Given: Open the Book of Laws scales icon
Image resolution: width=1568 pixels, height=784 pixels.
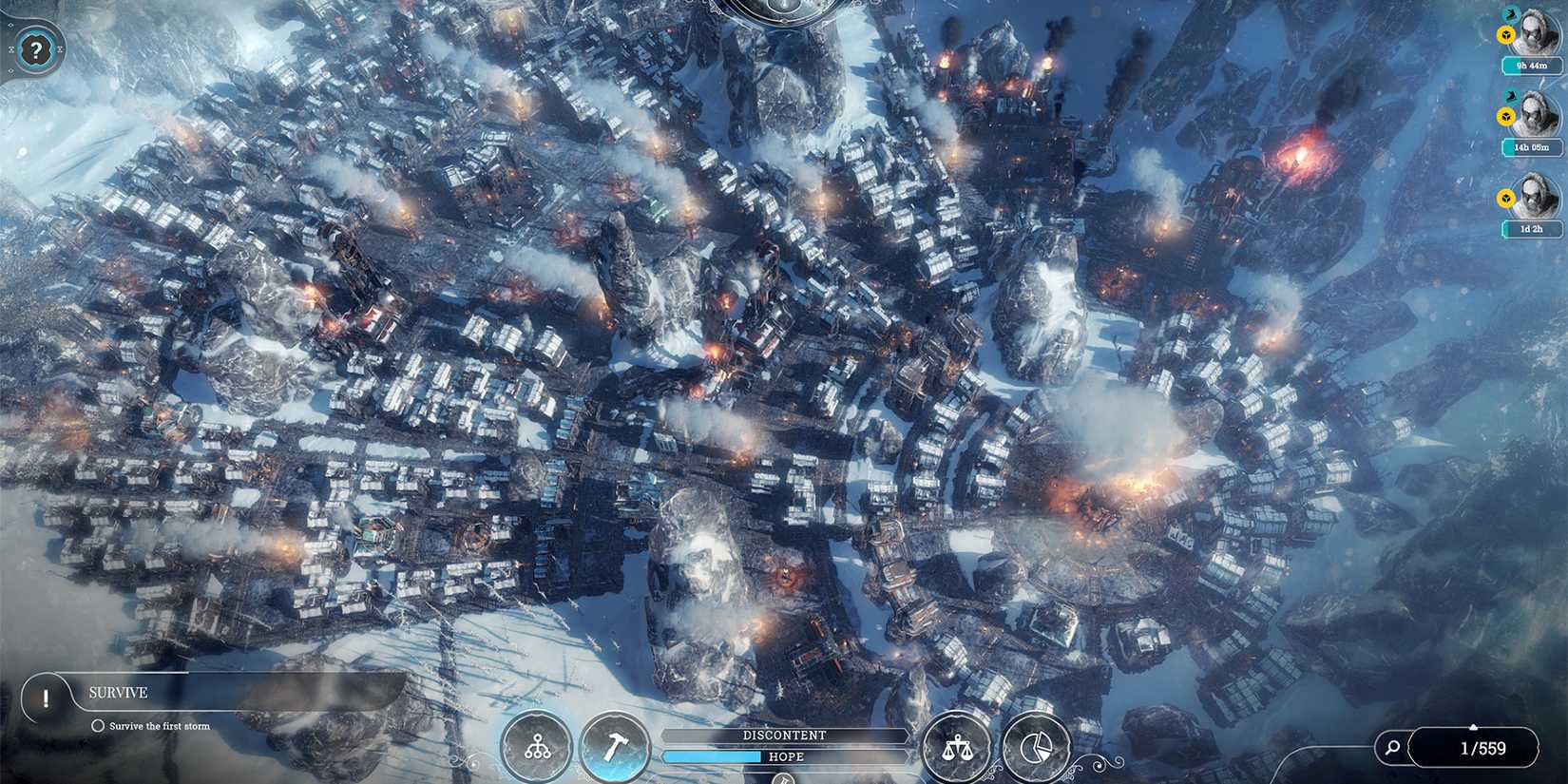Looking at the screenshot, I should [x=957, y=750].
